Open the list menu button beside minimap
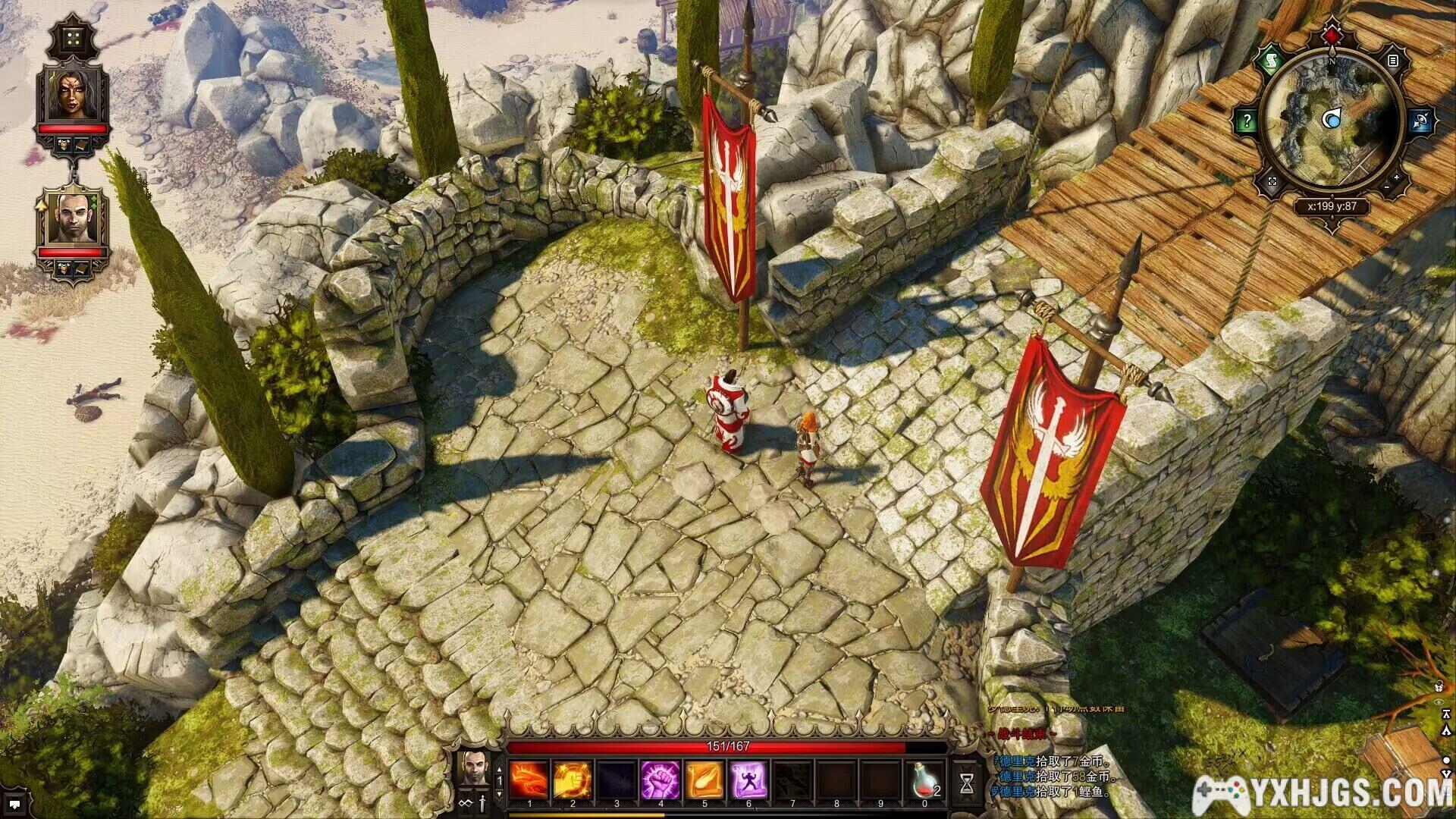This screenshot has height=819, width=1456. [1392, 60]
